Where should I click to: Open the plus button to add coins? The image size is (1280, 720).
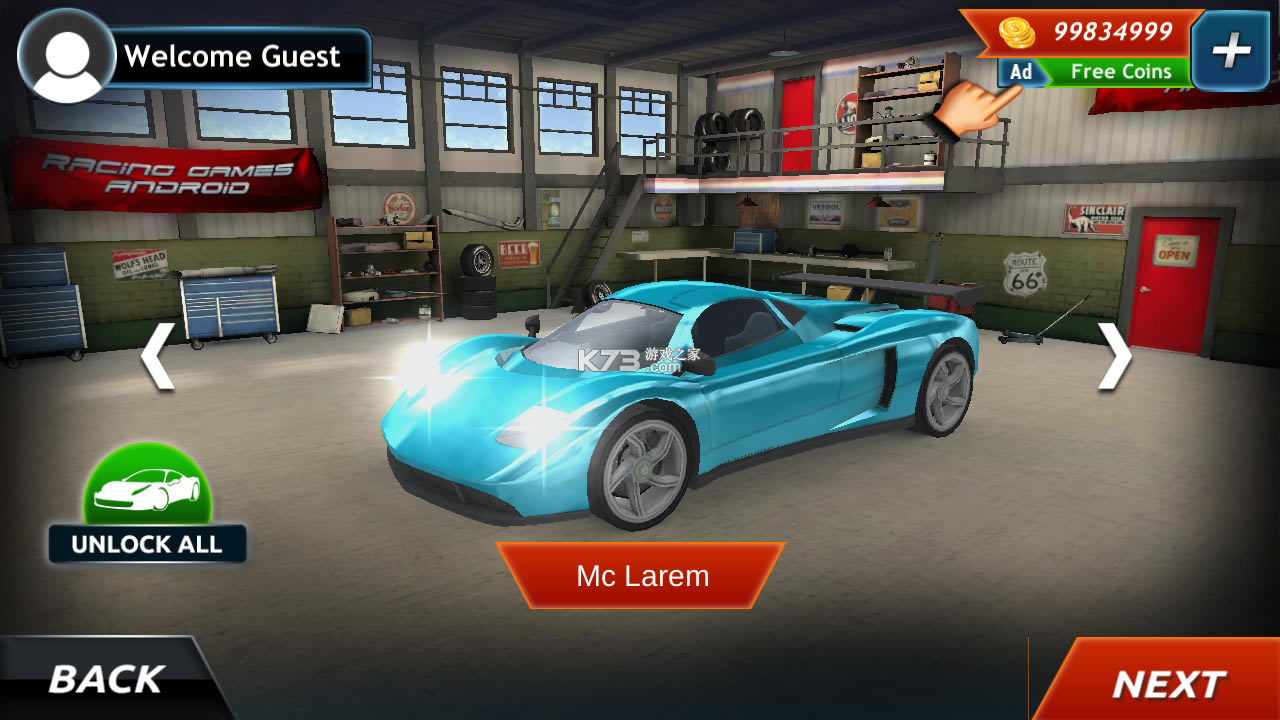point(1230,51)
